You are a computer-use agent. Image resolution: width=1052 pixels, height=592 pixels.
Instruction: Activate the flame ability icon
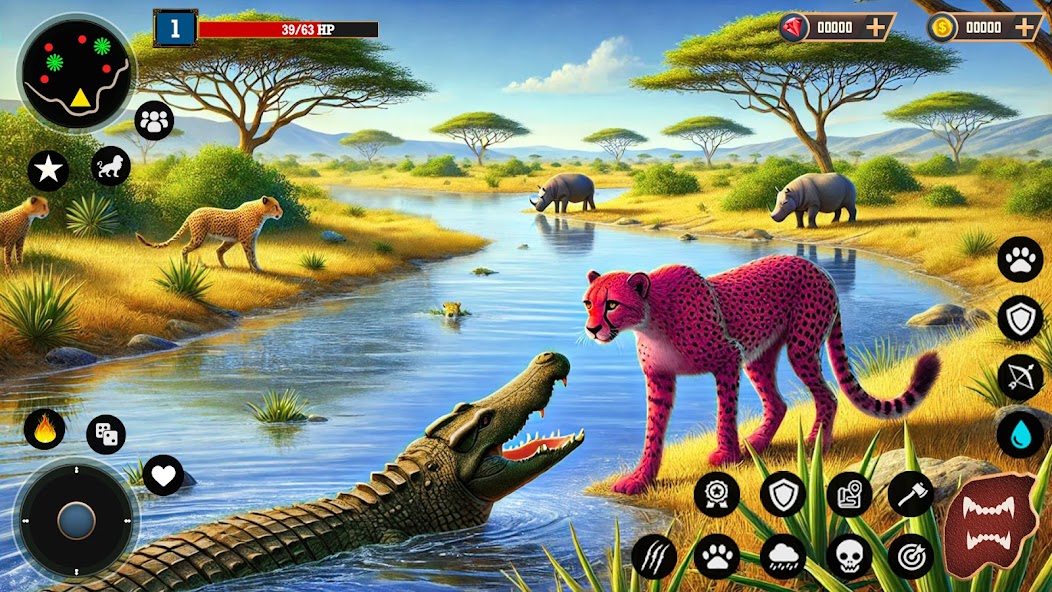pyautogui.click(x=45, y=429)
